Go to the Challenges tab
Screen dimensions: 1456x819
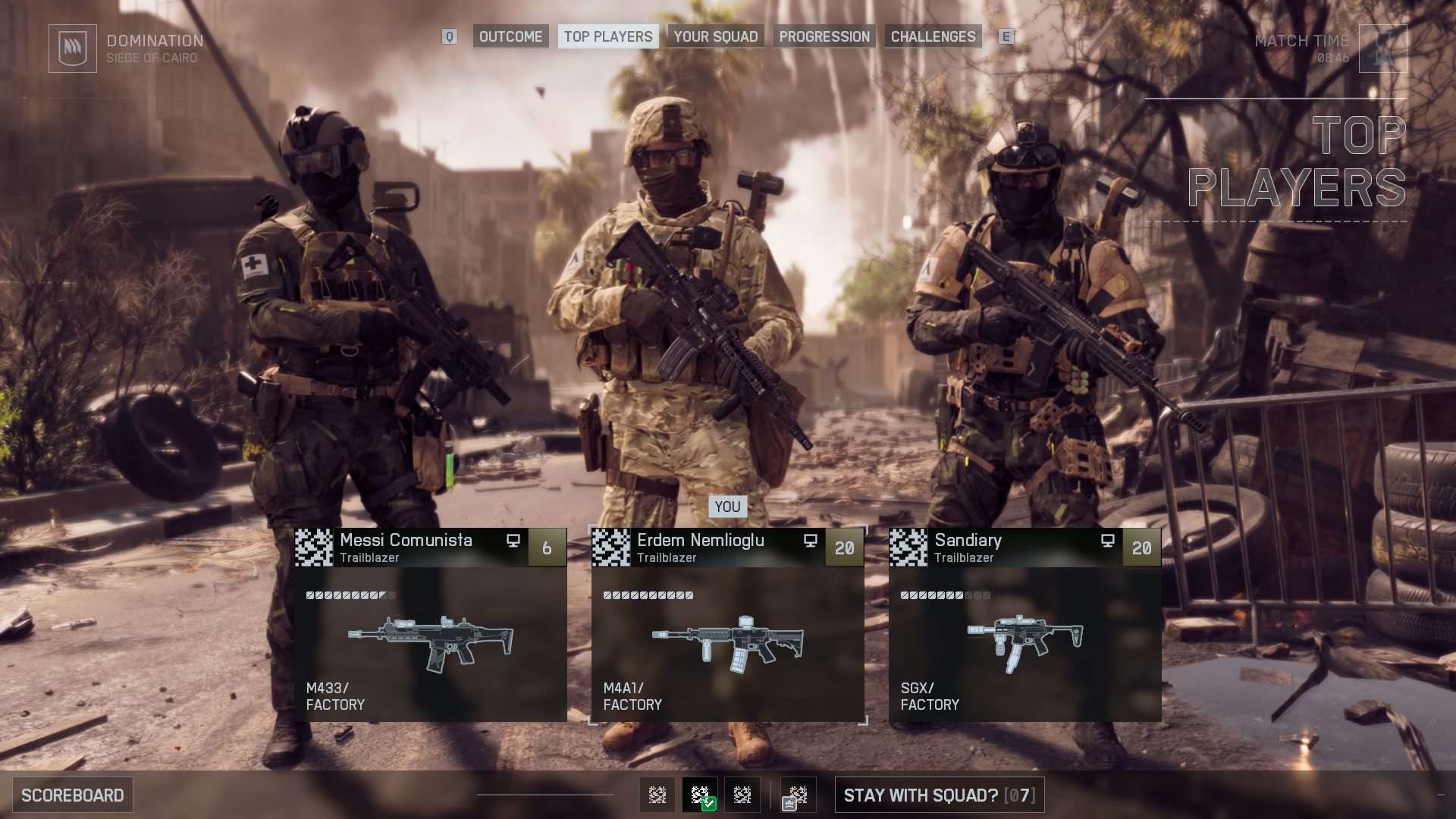coord(933,36)
